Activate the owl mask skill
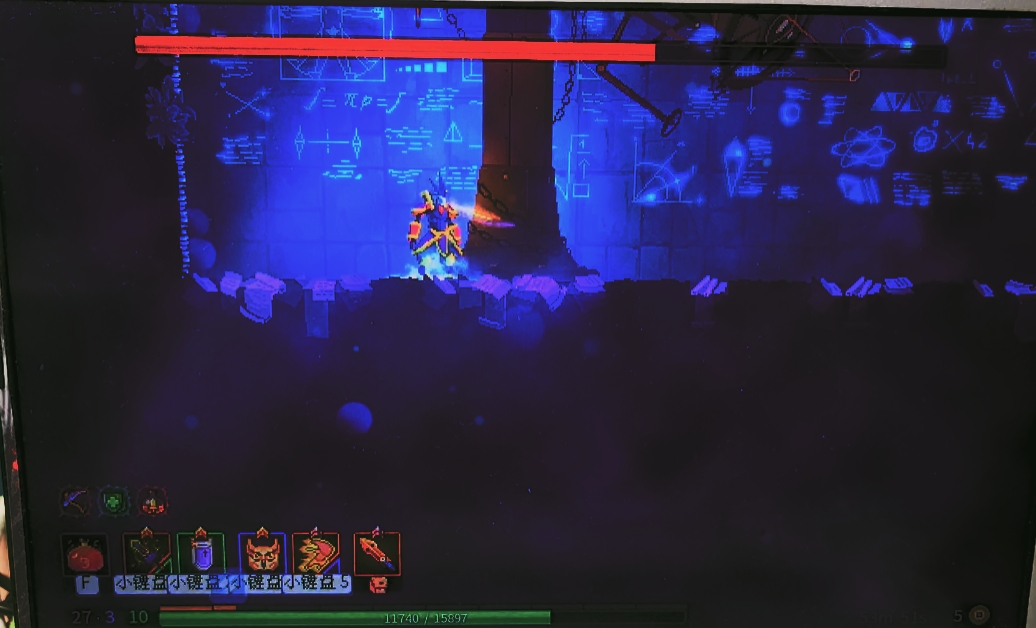Image resolution: width=1036 pixels, height=628 pixels. (262, 553)
